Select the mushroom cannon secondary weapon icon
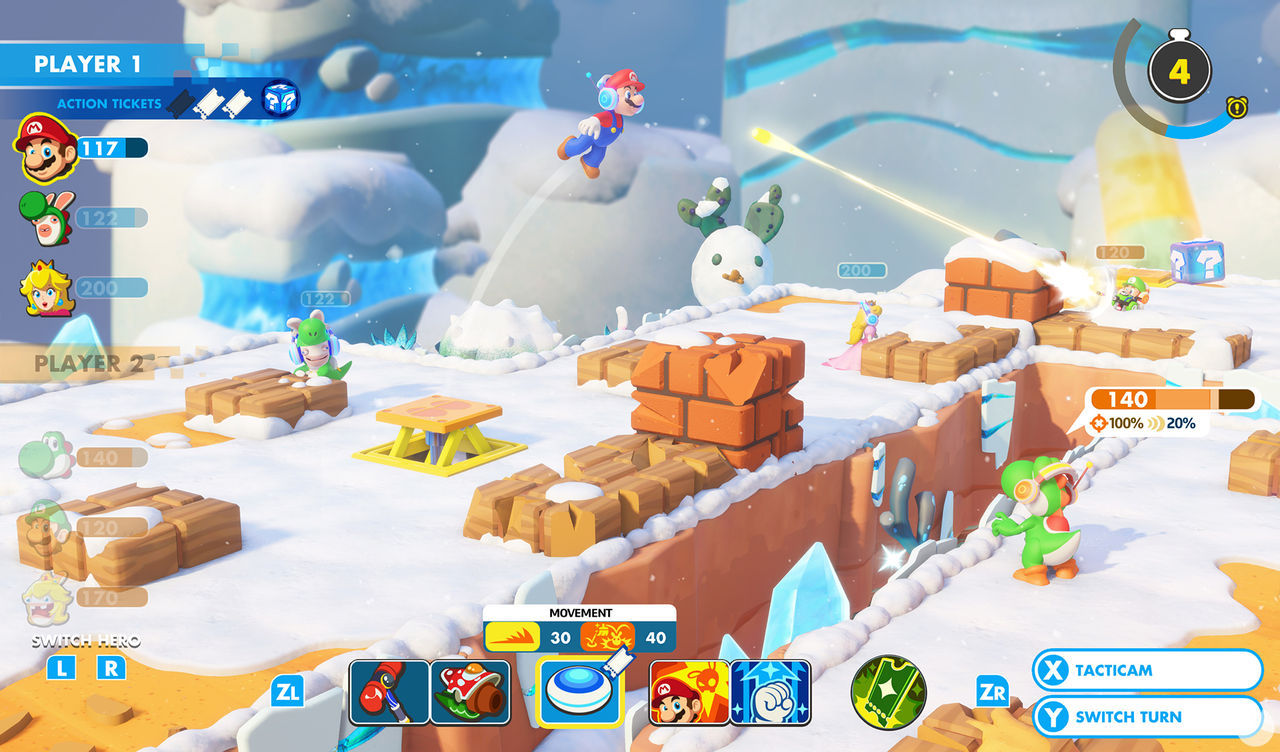Screen dimensions: 1280x752 470,692
